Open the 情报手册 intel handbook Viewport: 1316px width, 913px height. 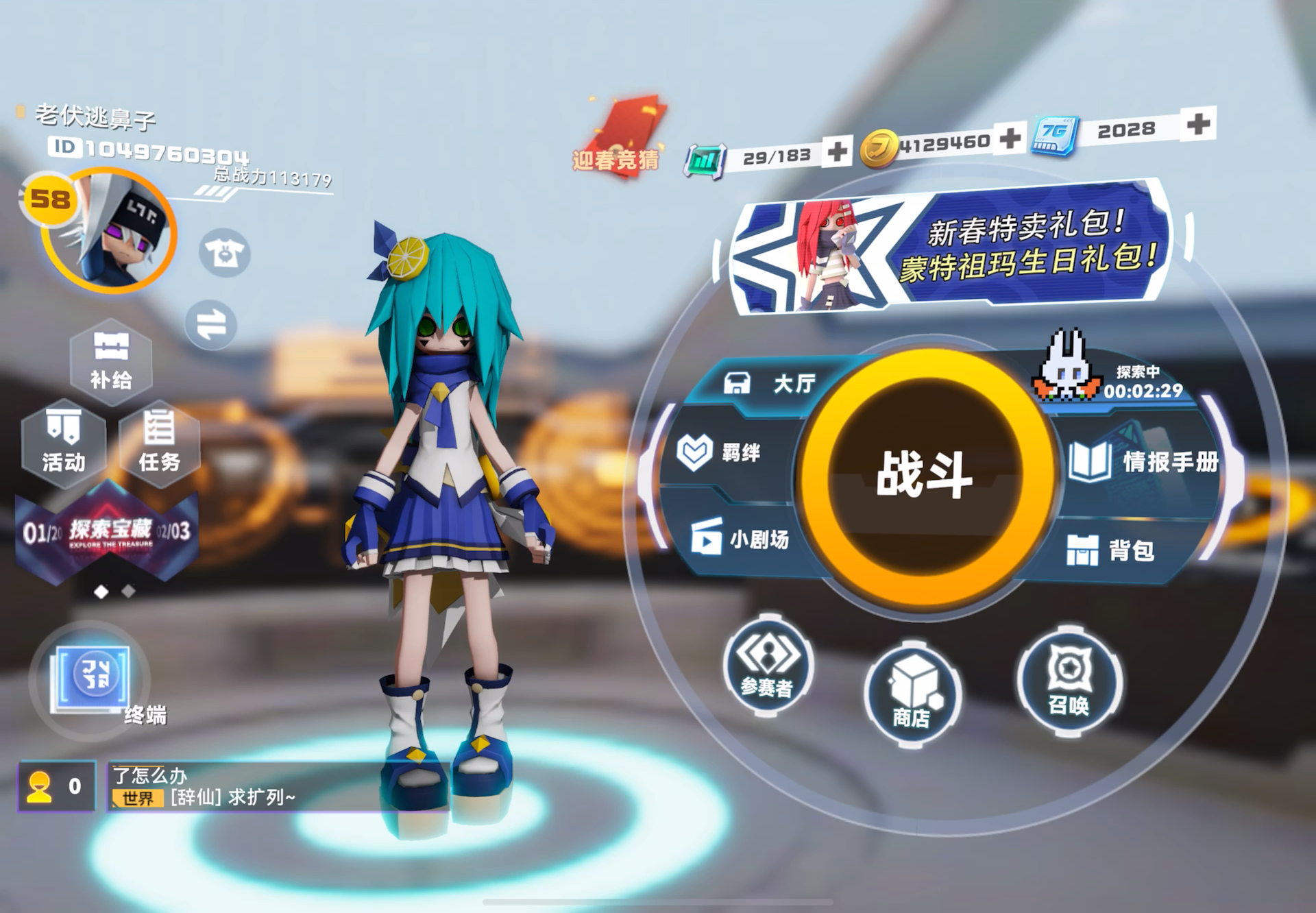click(x=1143, y=461)
